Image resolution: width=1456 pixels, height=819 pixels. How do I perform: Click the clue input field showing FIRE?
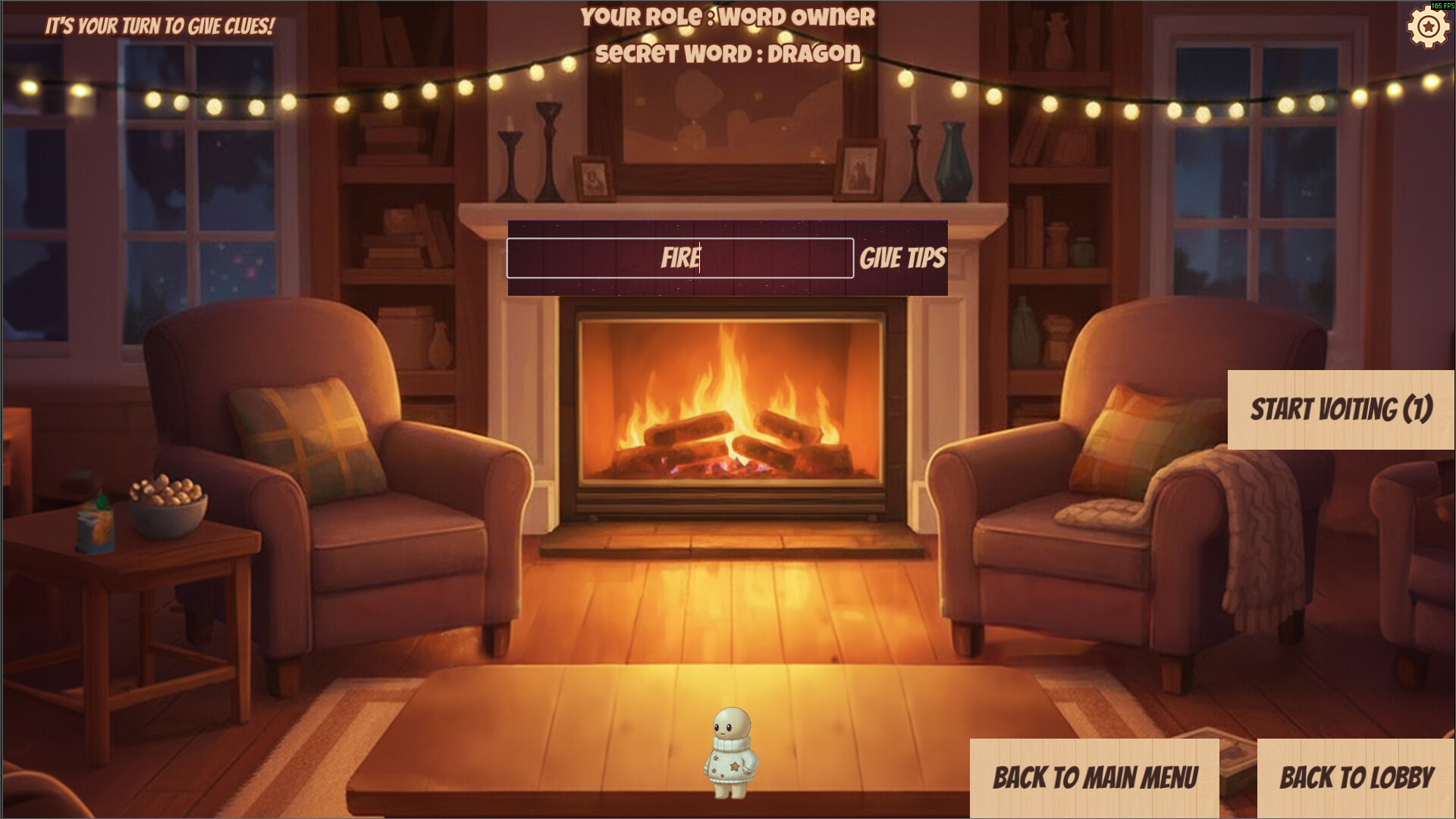pos(679,257)
